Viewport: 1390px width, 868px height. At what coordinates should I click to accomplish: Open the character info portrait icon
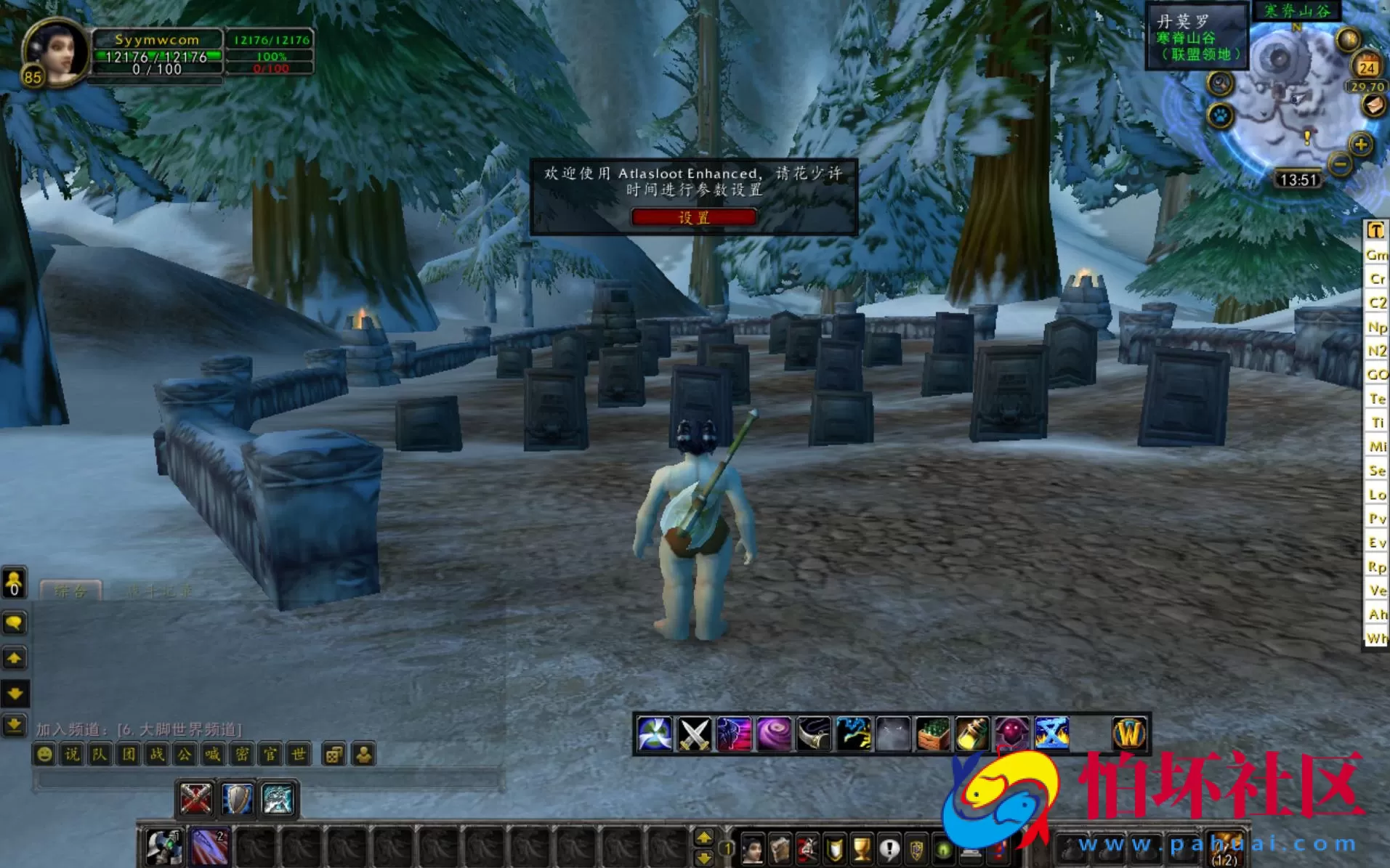753,848
